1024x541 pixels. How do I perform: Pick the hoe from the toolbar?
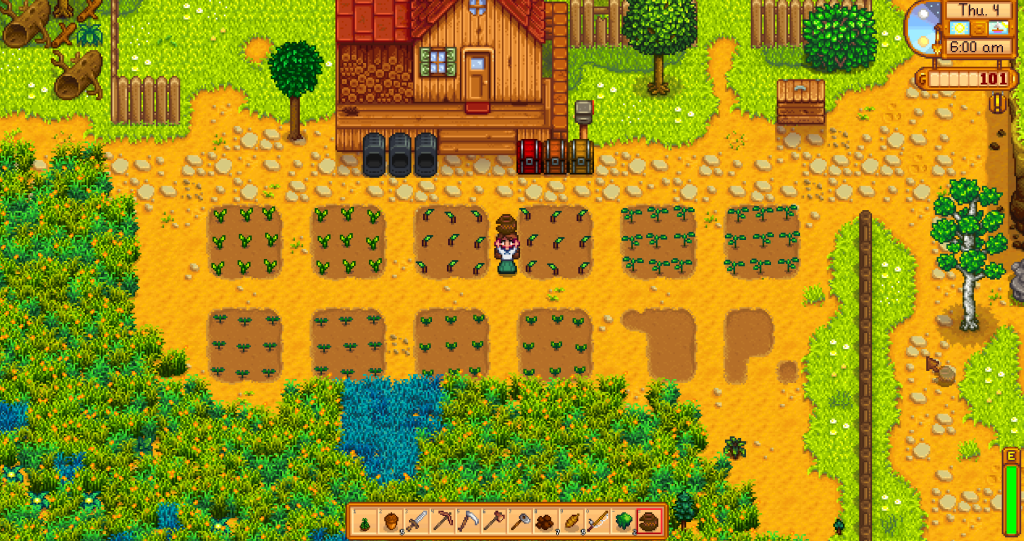495,521
